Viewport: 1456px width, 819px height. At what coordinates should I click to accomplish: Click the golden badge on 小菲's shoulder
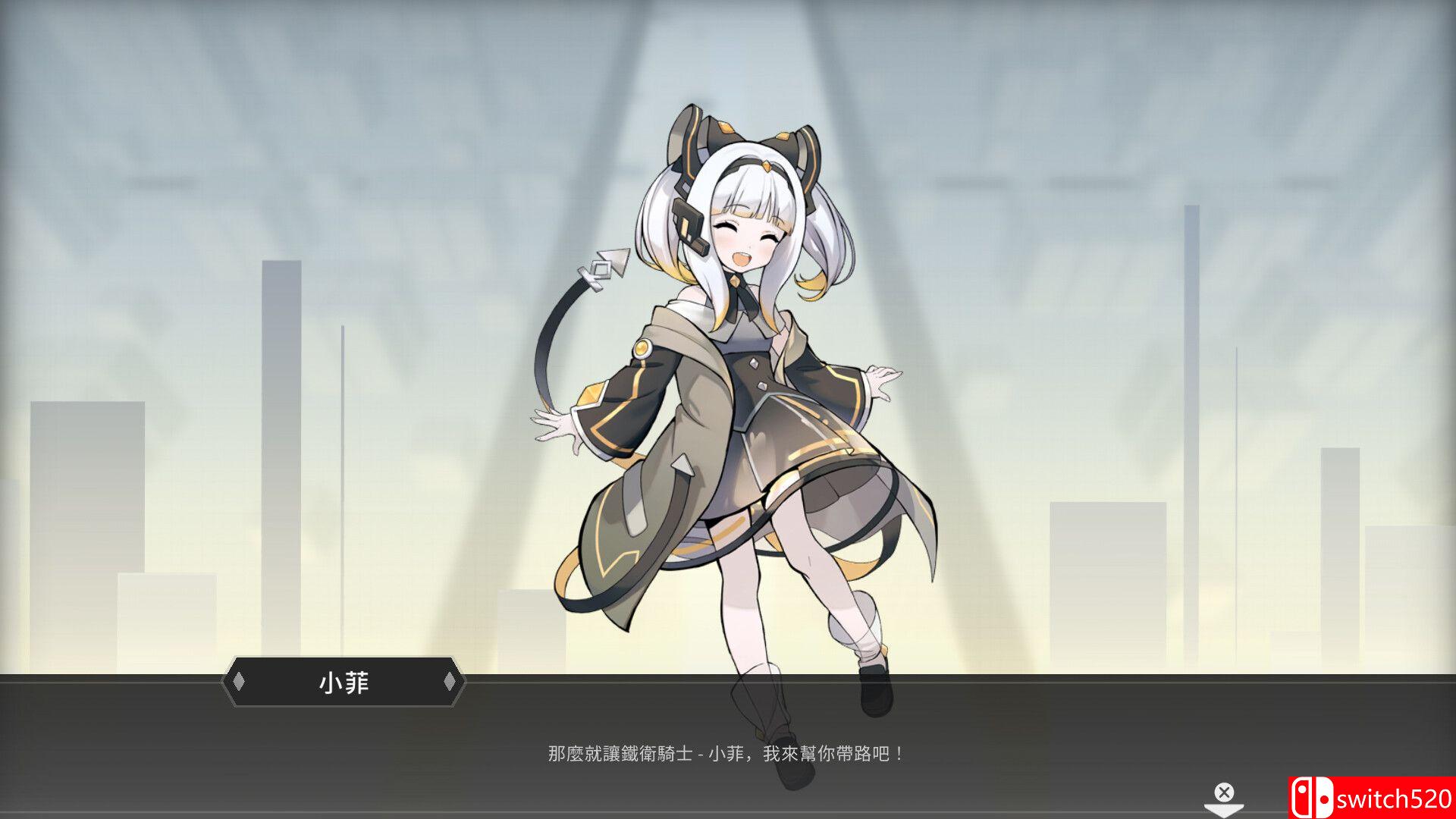tap(644, 350)
